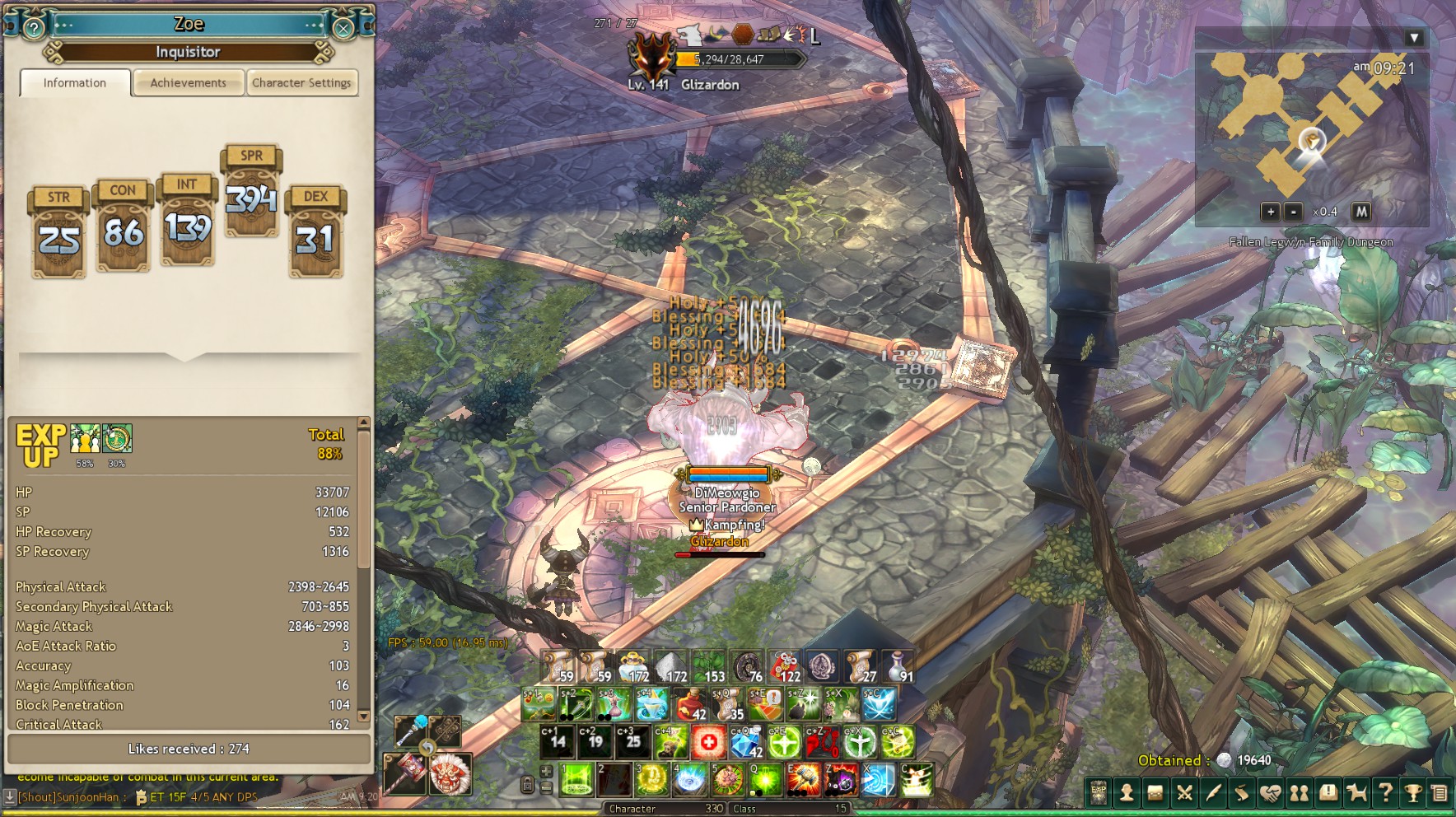Close the Zoe character window

click(x=343, y=29)
